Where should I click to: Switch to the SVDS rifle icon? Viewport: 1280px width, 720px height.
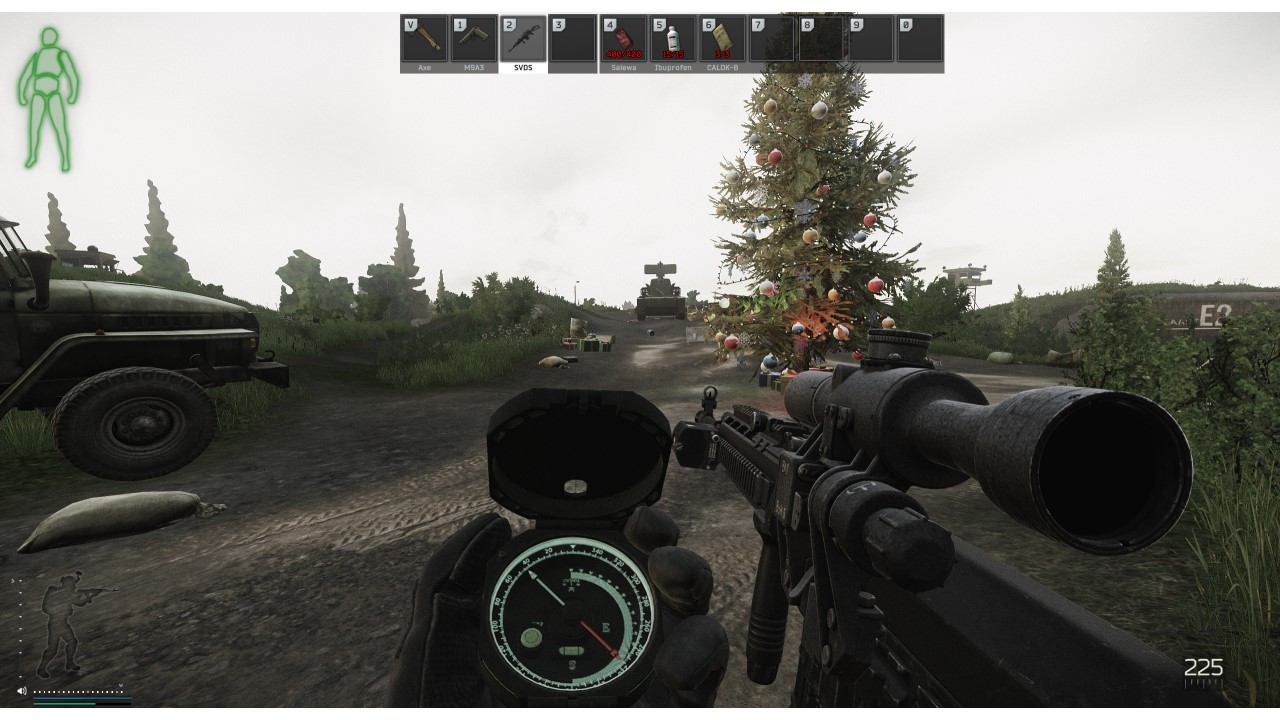[x=522, y=38]
